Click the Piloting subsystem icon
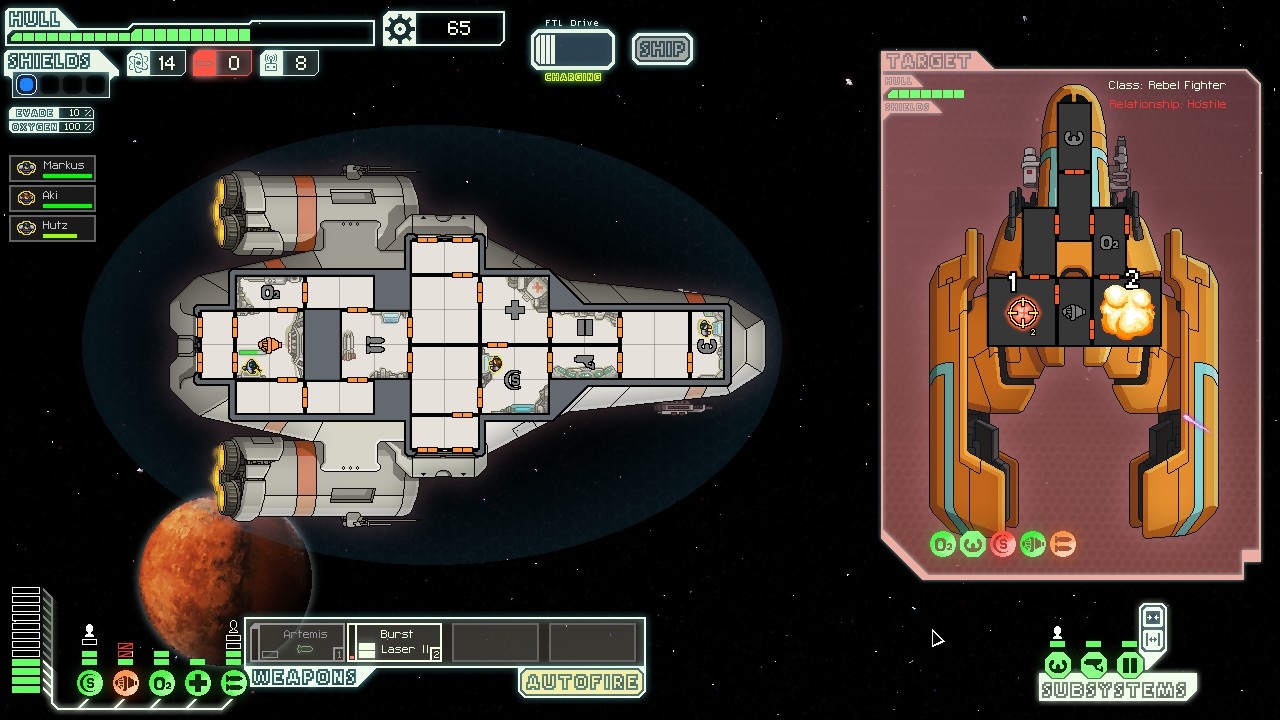The image size is (1280, 720). click(x=1058, y=665)
